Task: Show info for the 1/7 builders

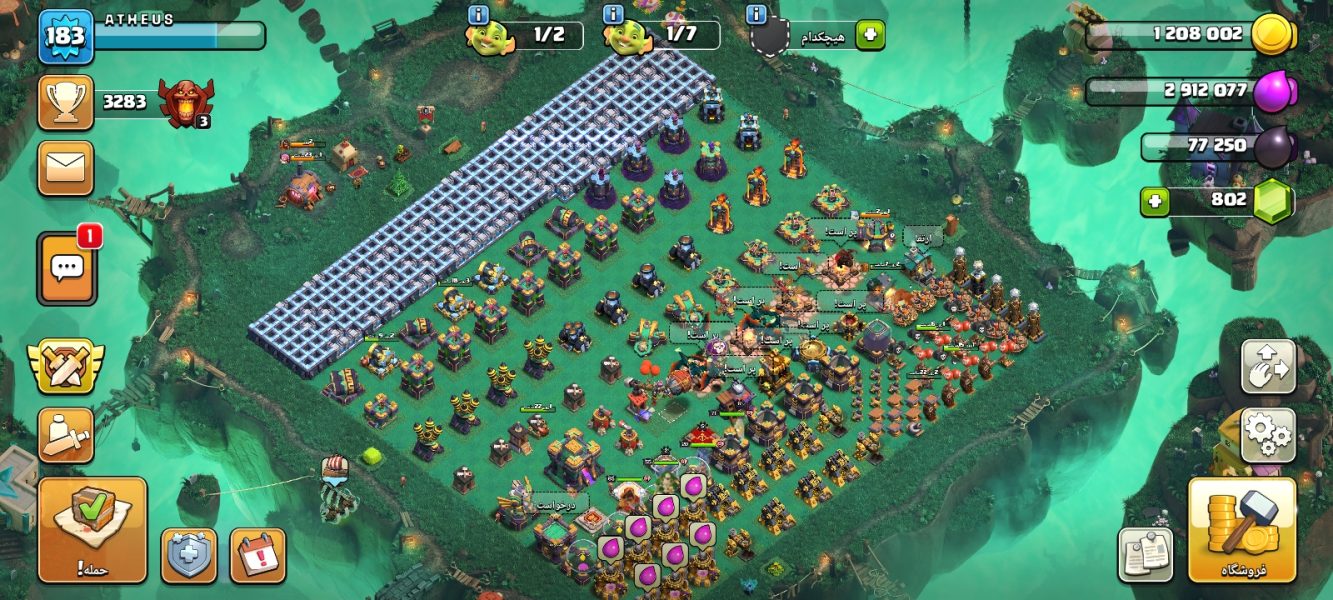Action: (x=614, y=15)
